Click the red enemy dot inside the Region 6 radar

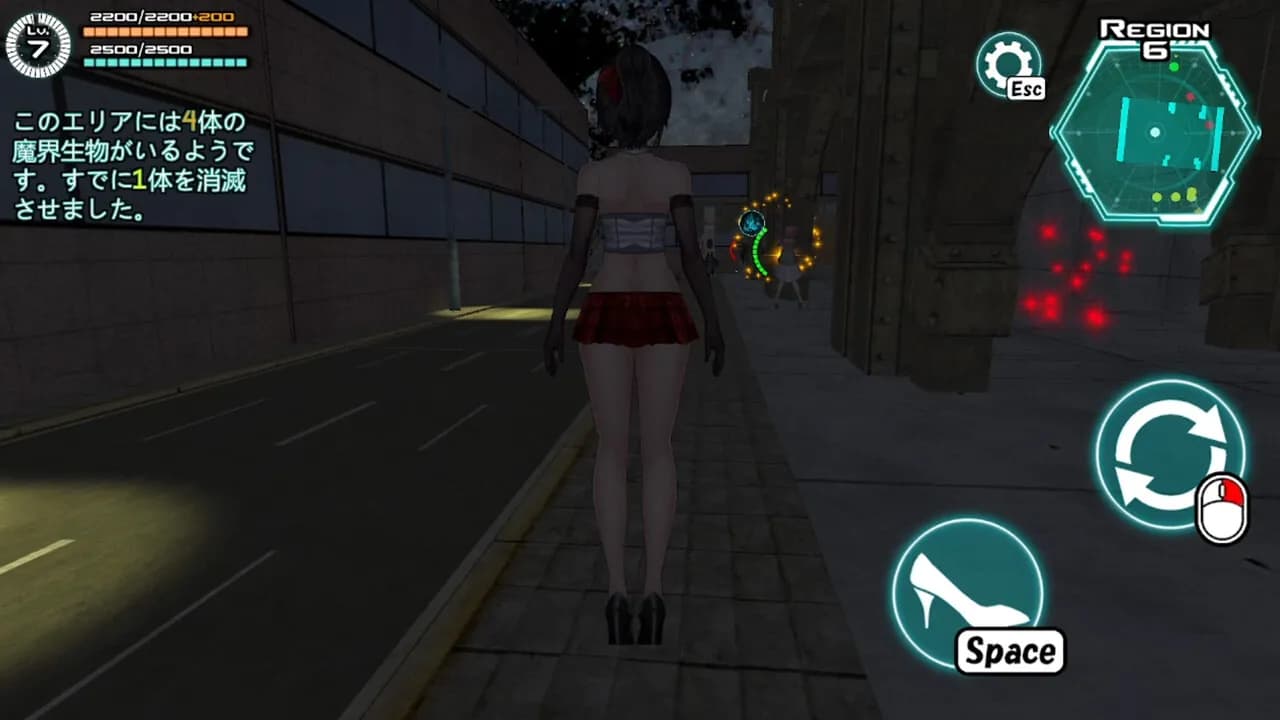[x=1190, y=96]
